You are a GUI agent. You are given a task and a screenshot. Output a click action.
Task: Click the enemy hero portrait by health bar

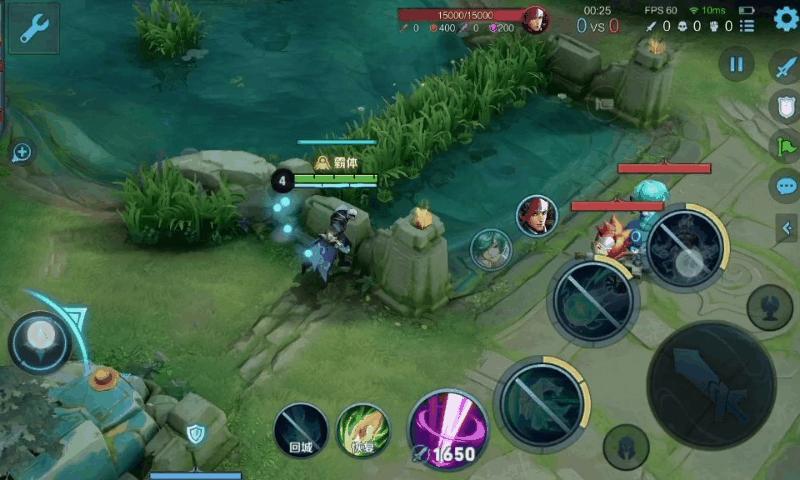coord(537,19)
